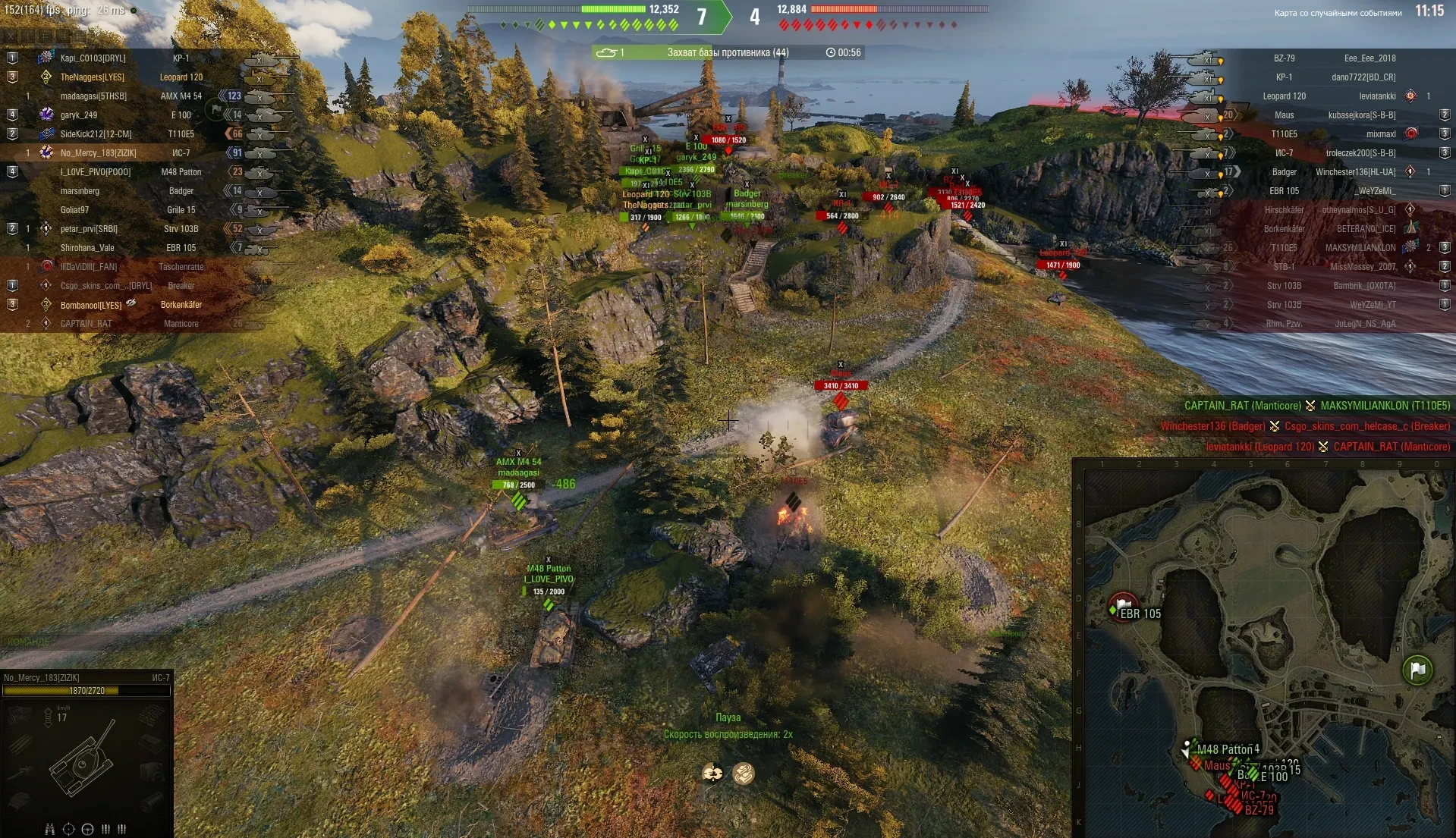Click the green base flag on minimap
Viewport: 1456px width, 838px height.
(1417, 670)
